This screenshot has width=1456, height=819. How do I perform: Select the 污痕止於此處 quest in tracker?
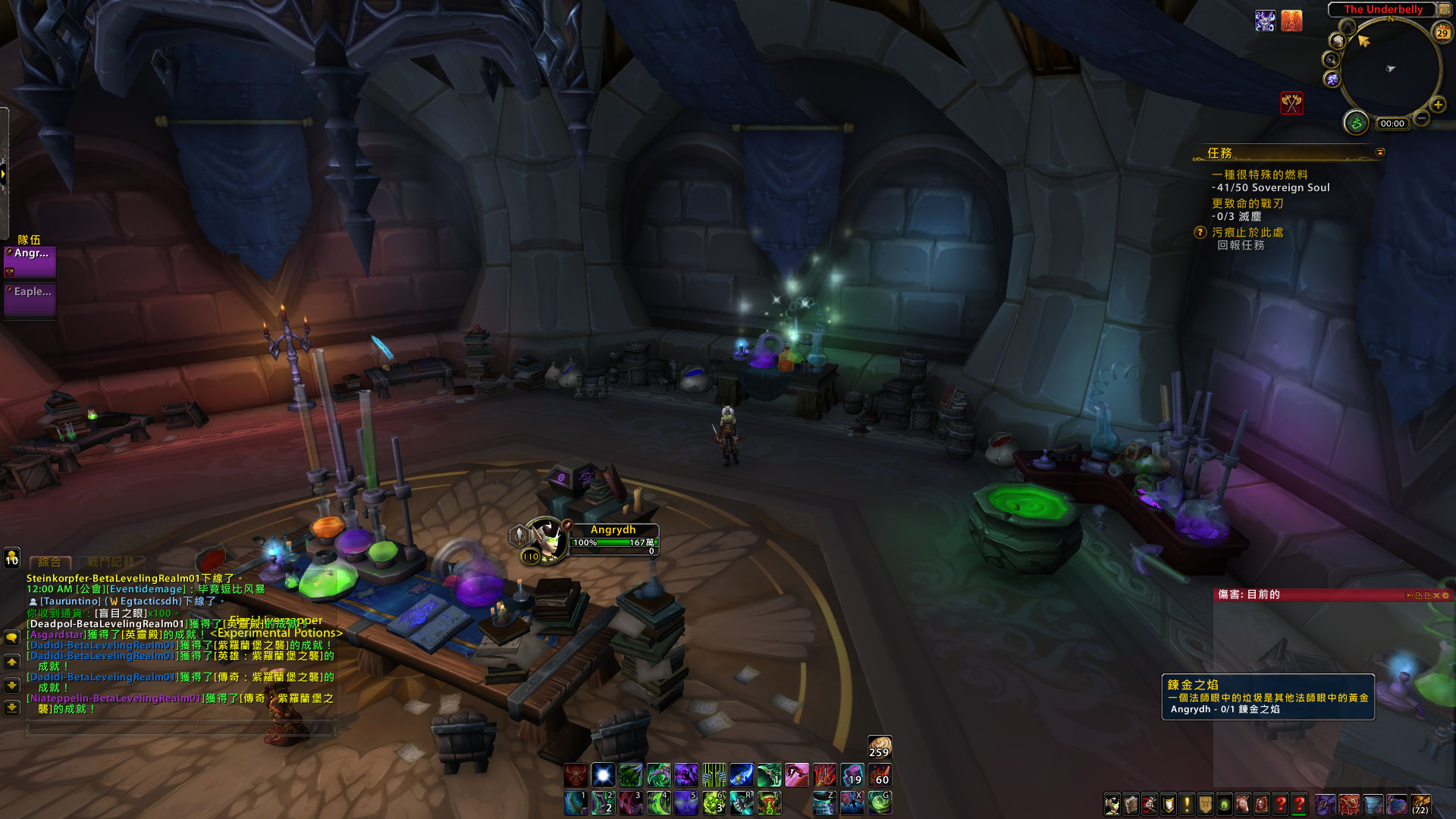tap(1247, 232)
